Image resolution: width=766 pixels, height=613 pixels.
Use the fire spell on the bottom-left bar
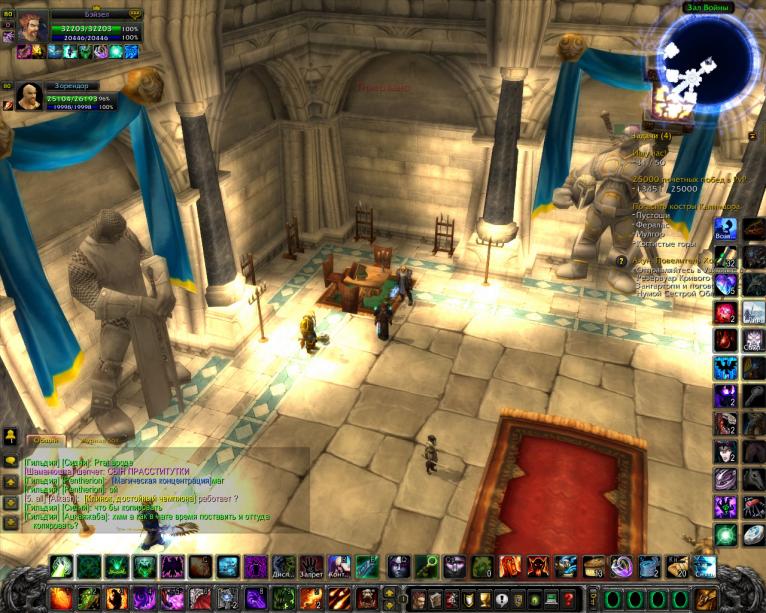(62, 598)
